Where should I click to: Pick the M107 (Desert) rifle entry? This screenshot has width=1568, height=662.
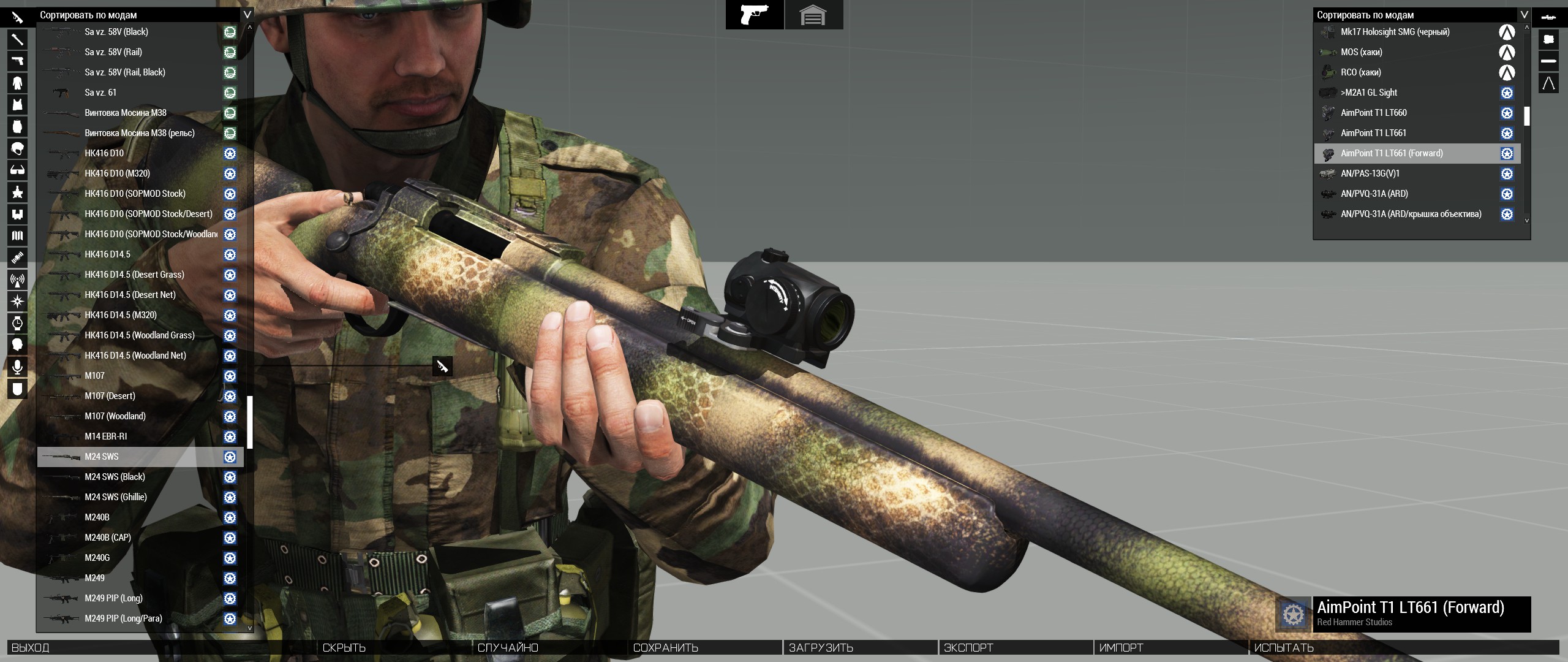[x=110, y=396]
